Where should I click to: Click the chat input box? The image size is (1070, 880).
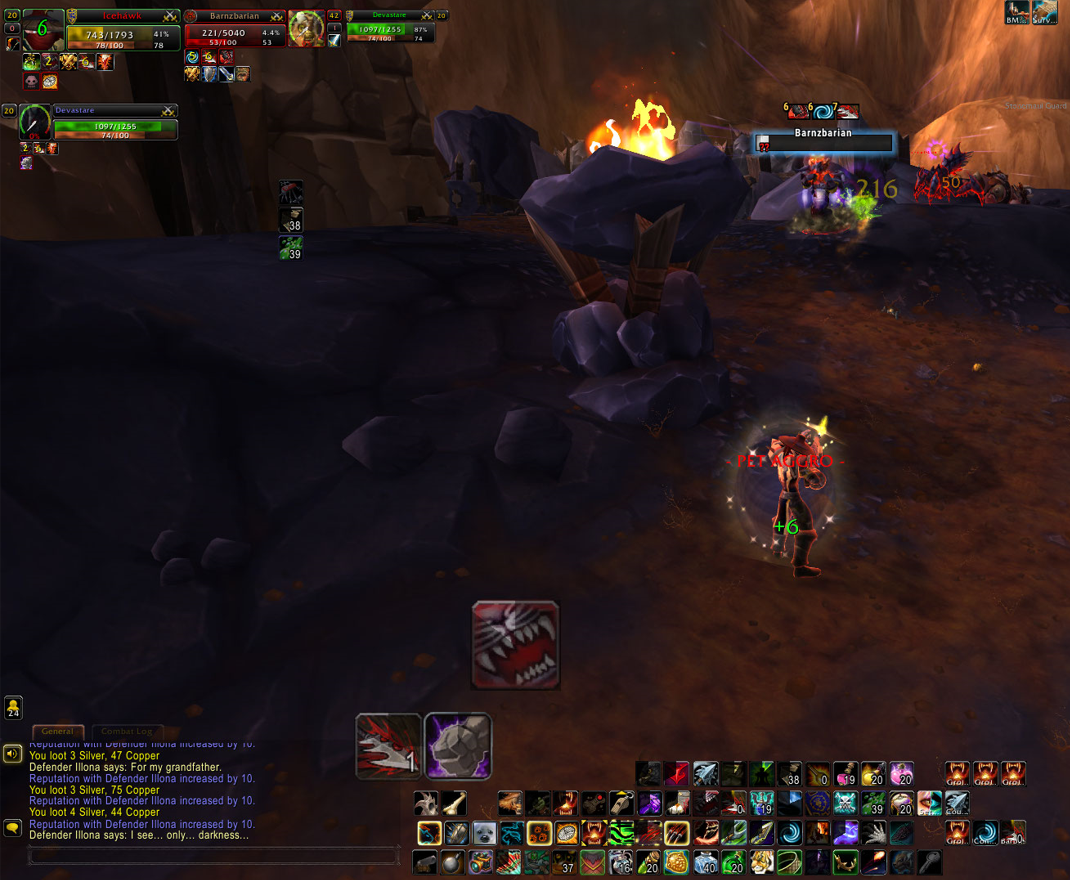pos(213,856)
